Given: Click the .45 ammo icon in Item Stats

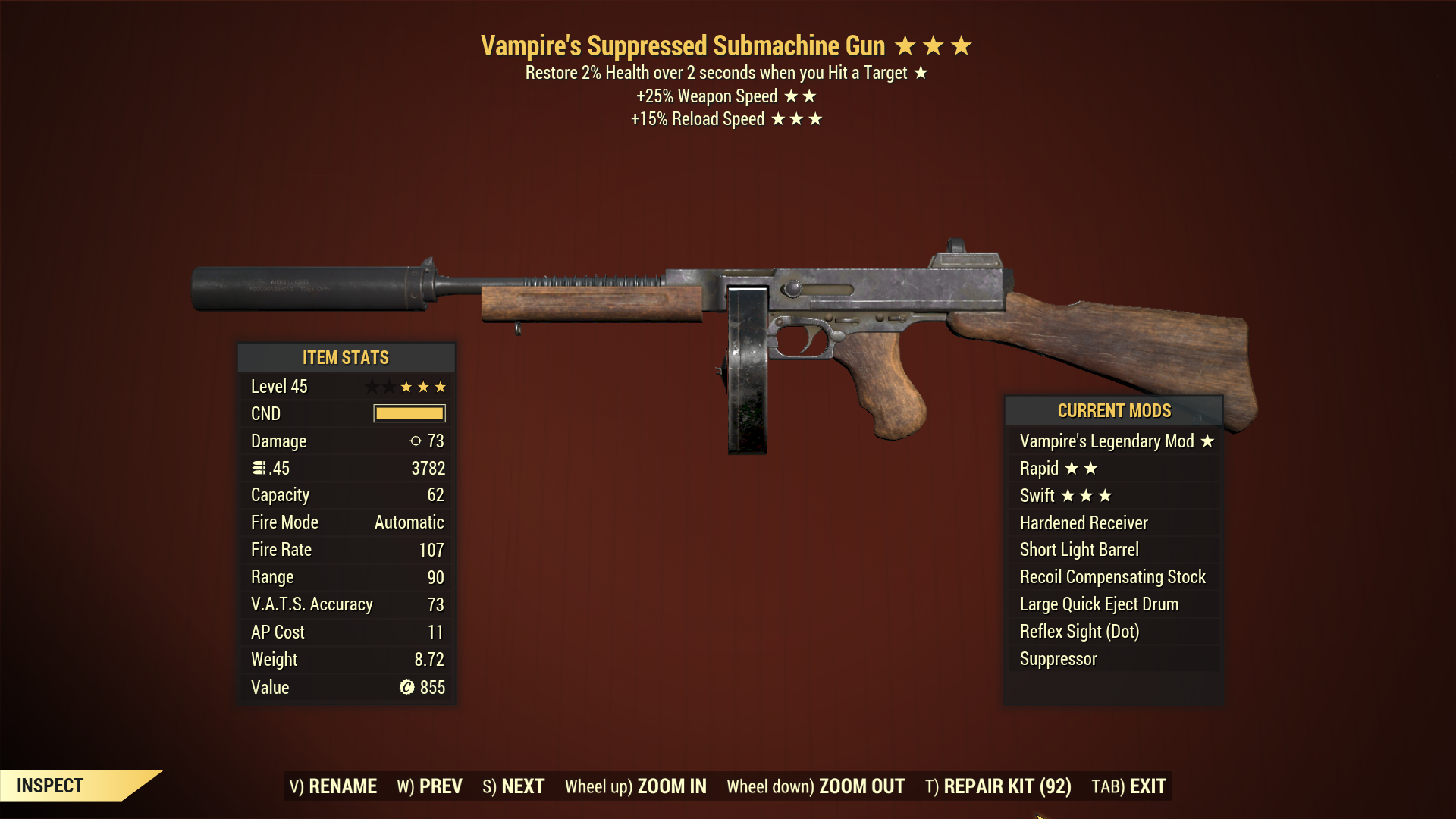Looking at the screenshot, I should (x=258, y=468).
